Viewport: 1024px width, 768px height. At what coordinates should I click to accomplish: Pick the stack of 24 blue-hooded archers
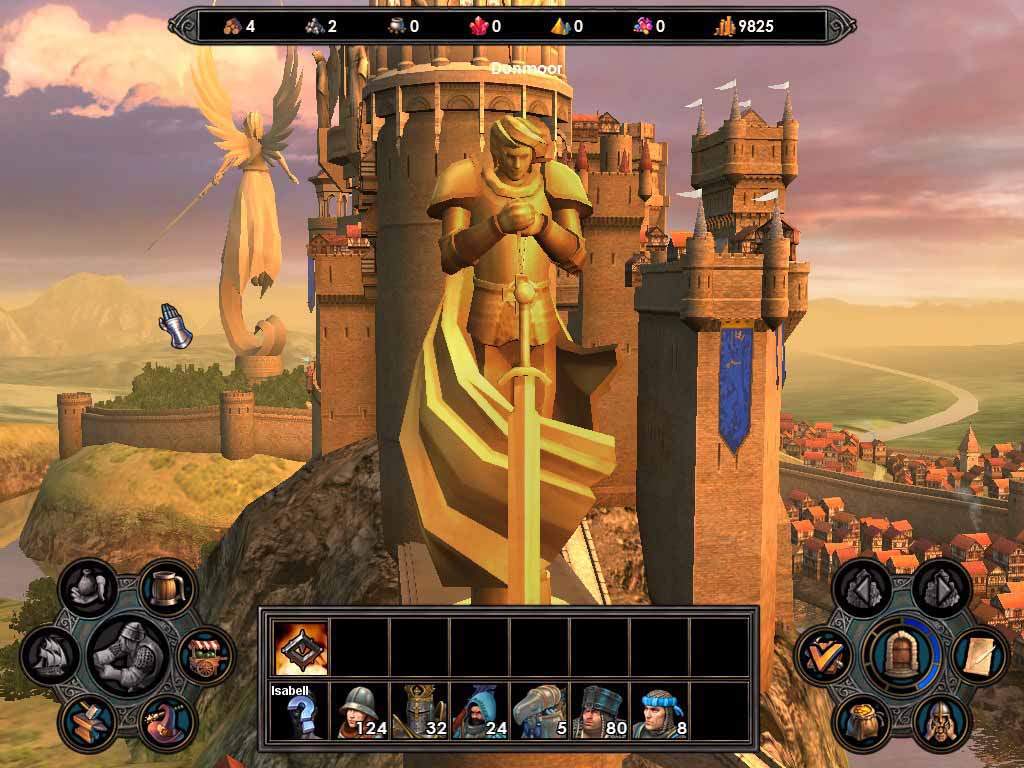(480, 712)
